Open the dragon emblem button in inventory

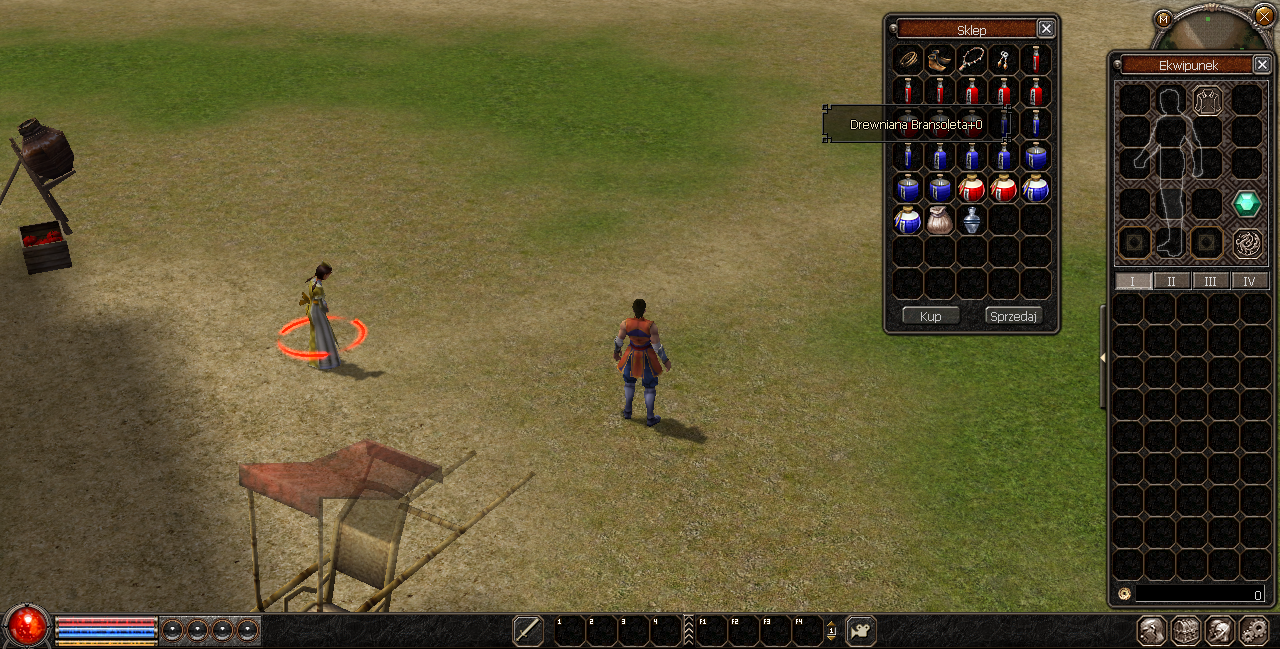[x=1246, y=242]
